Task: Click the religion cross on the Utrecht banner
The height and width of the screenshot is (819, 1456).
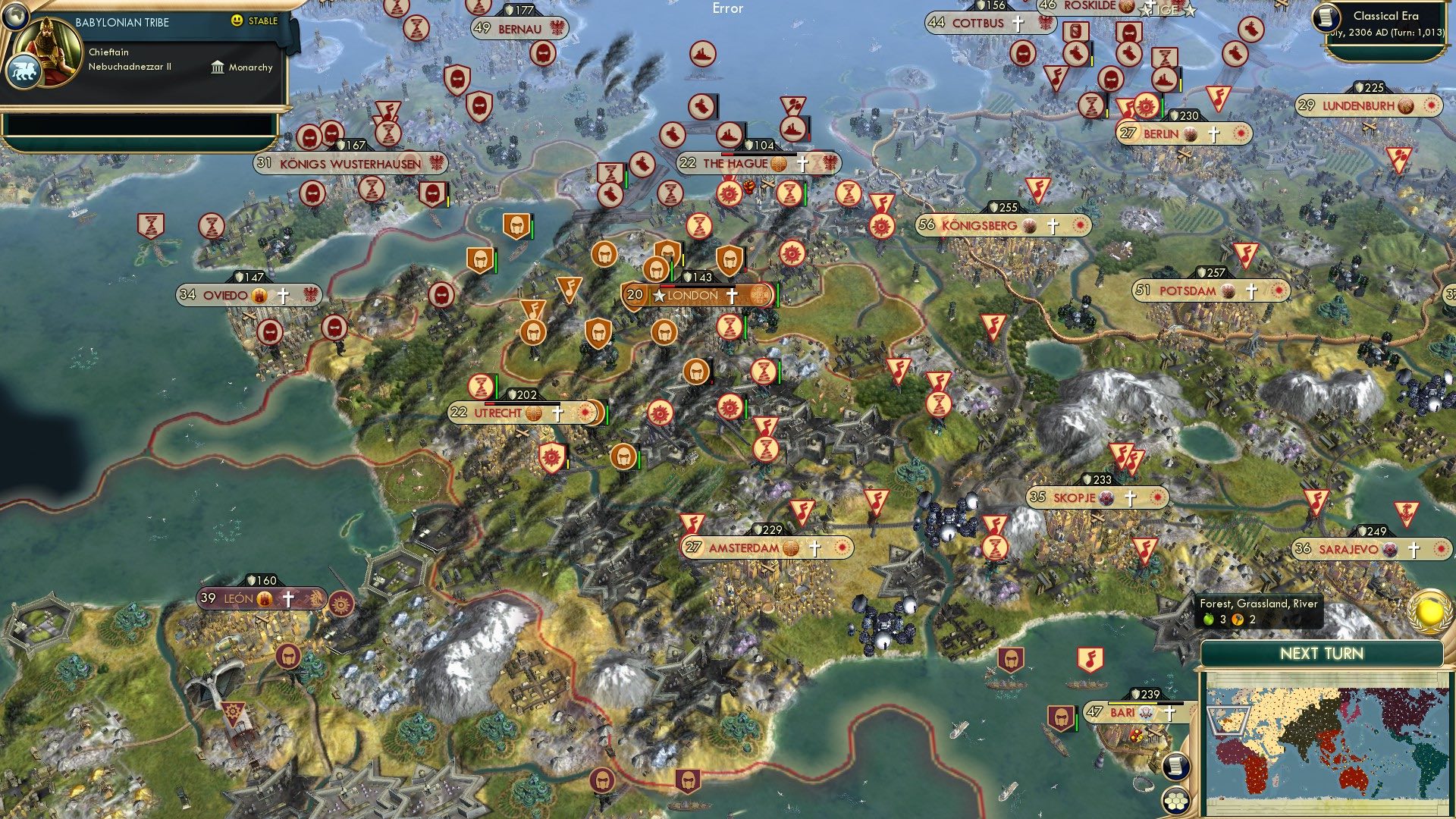Action: coord(559,413)
